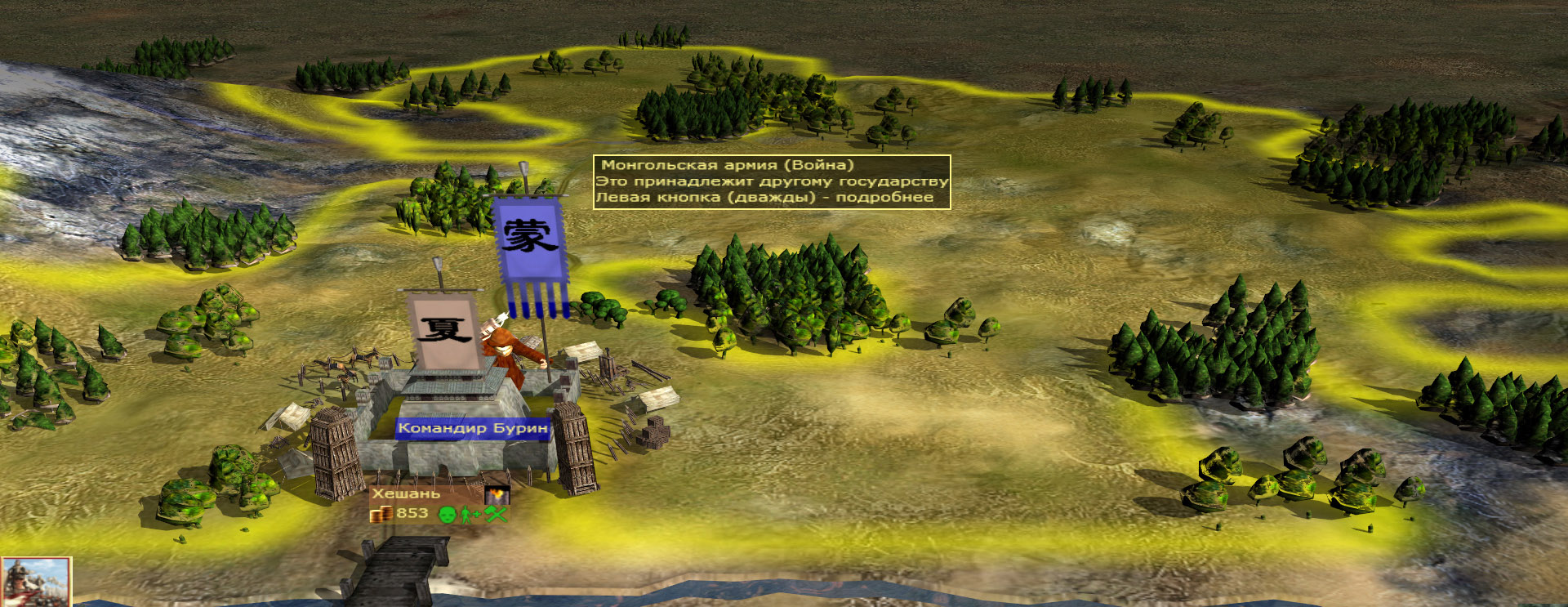Select the Xia settlement banner
Image resolution: width=1568 pixels, height=607 pixels.
tap(444, 328)
